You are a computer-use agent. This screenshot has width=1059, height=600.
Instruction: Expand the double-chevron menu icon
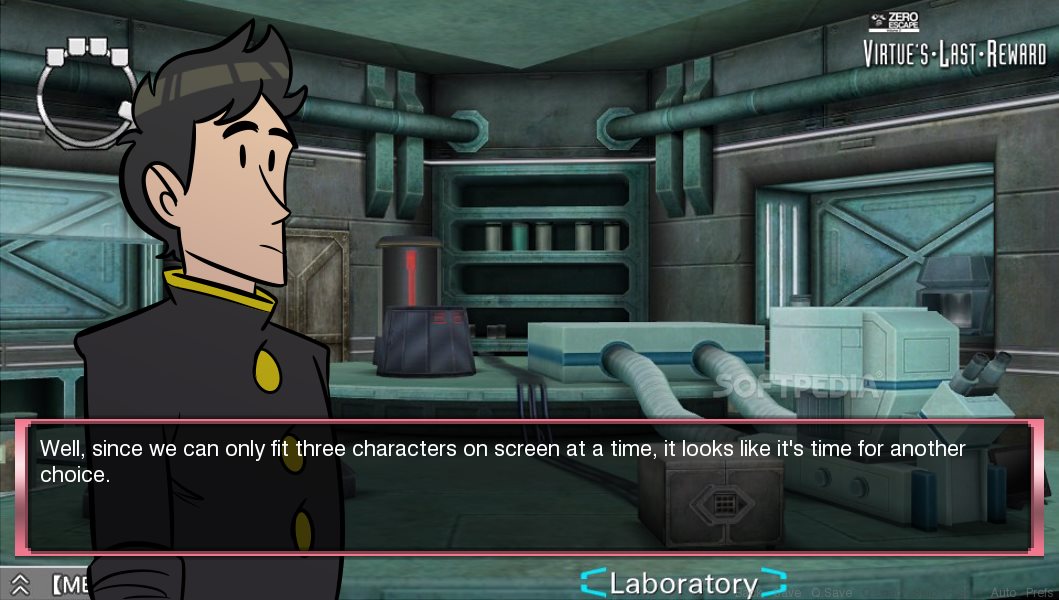(19, 583)
